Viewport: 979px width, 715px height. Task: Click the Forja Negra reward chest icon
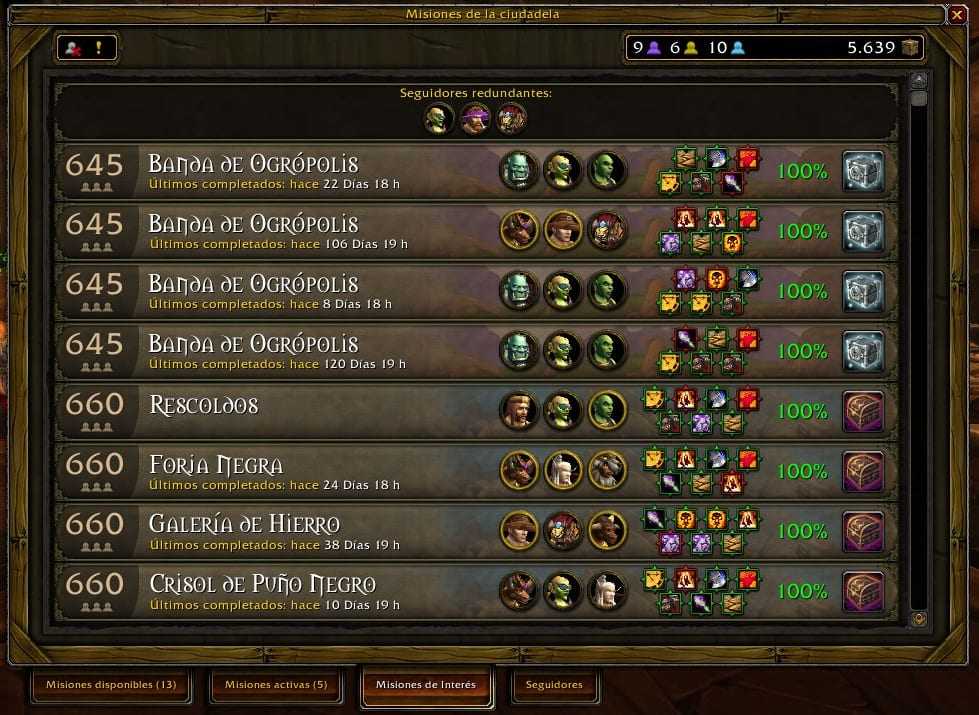[x=863, y=471]
